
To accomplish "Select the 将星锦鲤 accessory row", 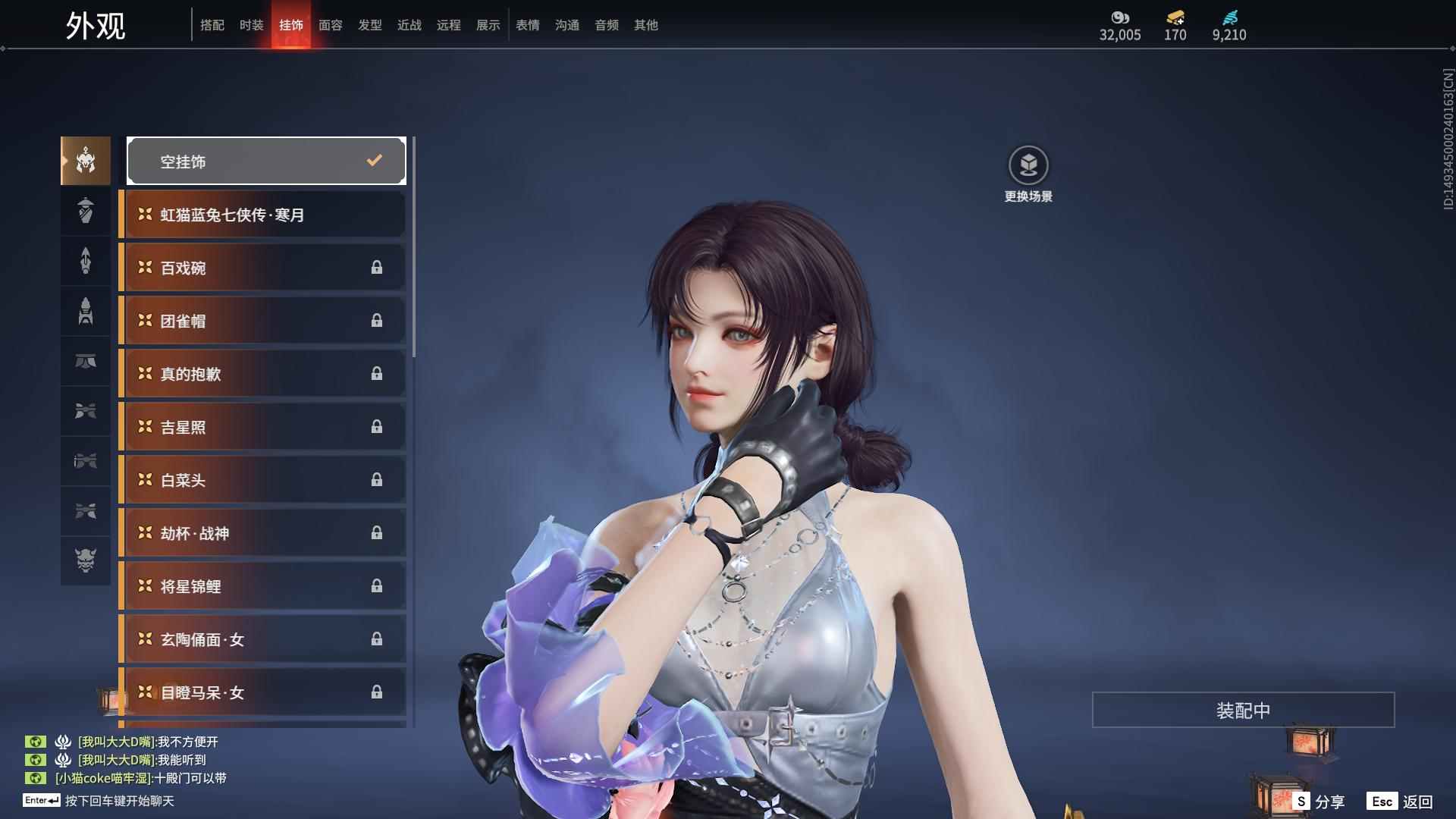I will tap(262, 586).
